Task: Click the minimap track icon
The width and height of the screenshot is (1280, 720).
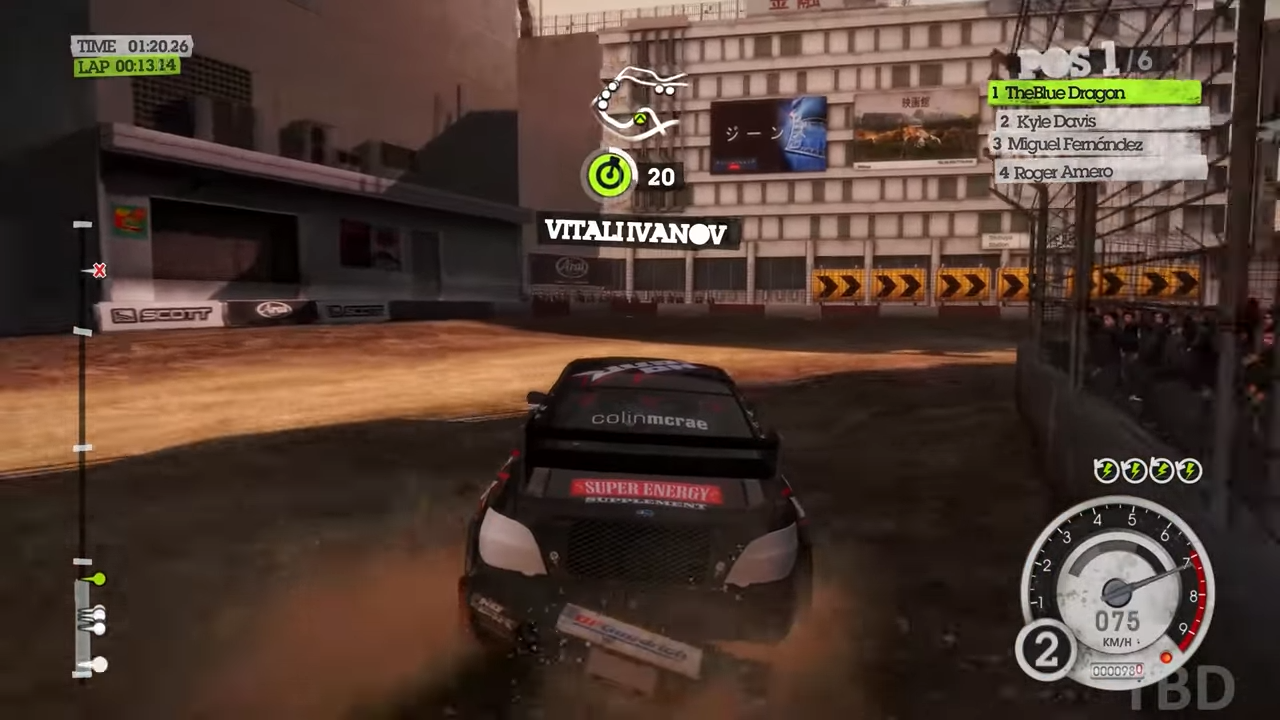Action: coord(640,100)
